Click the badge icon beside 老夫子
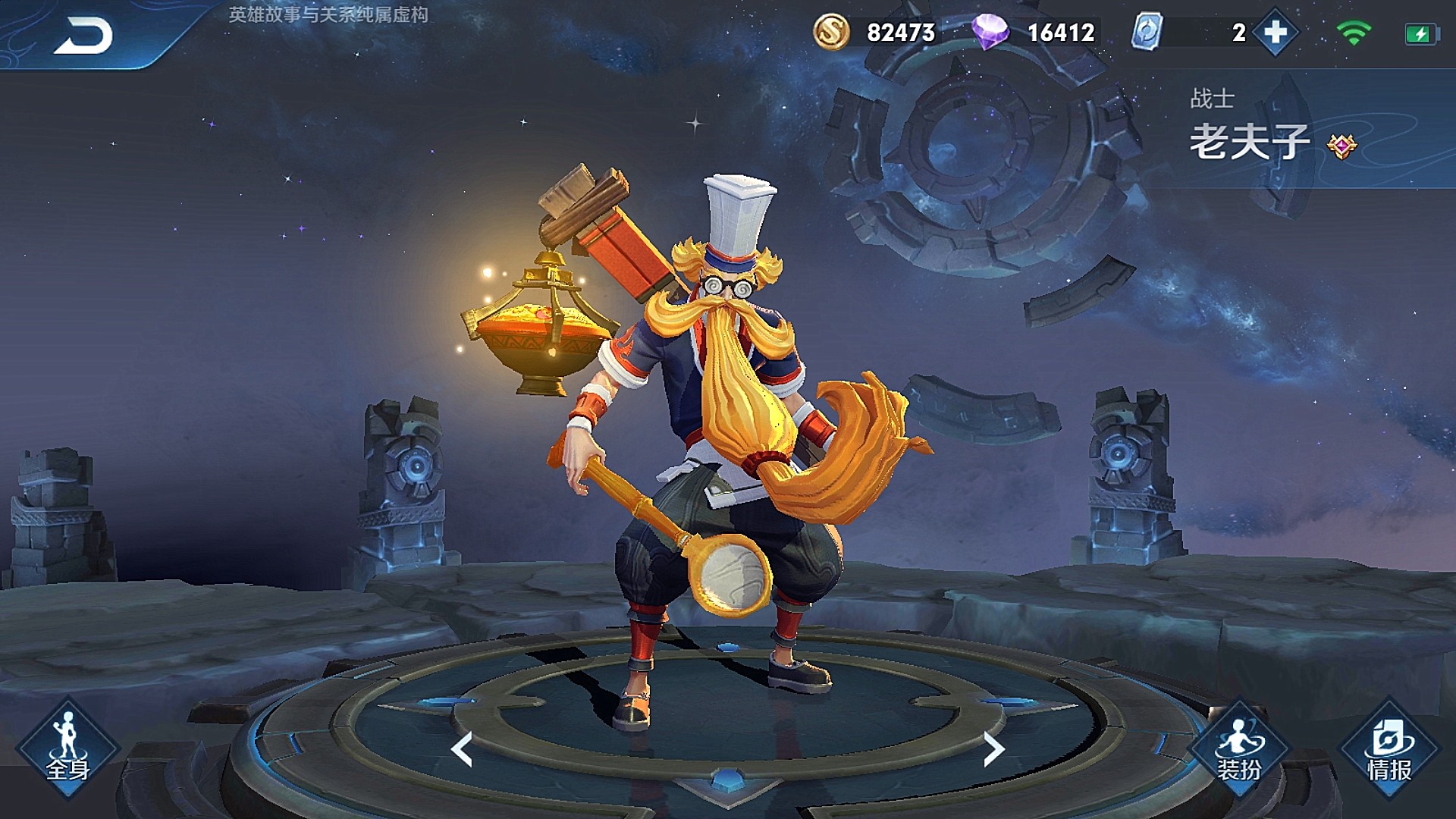 tap(1341, 146)
